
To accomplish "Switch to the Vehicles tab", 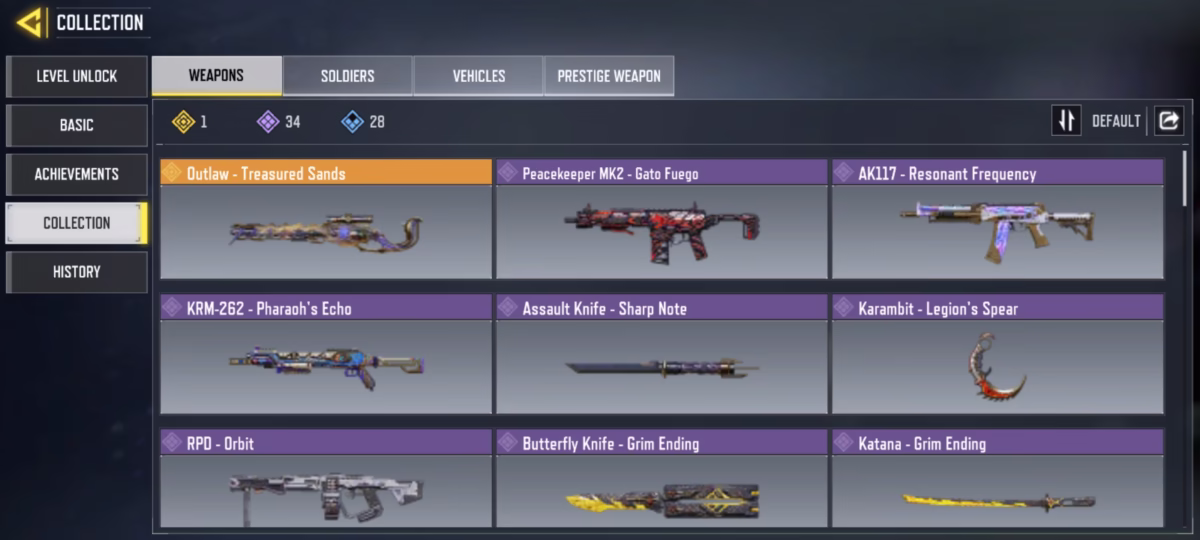I will [478, 76].
